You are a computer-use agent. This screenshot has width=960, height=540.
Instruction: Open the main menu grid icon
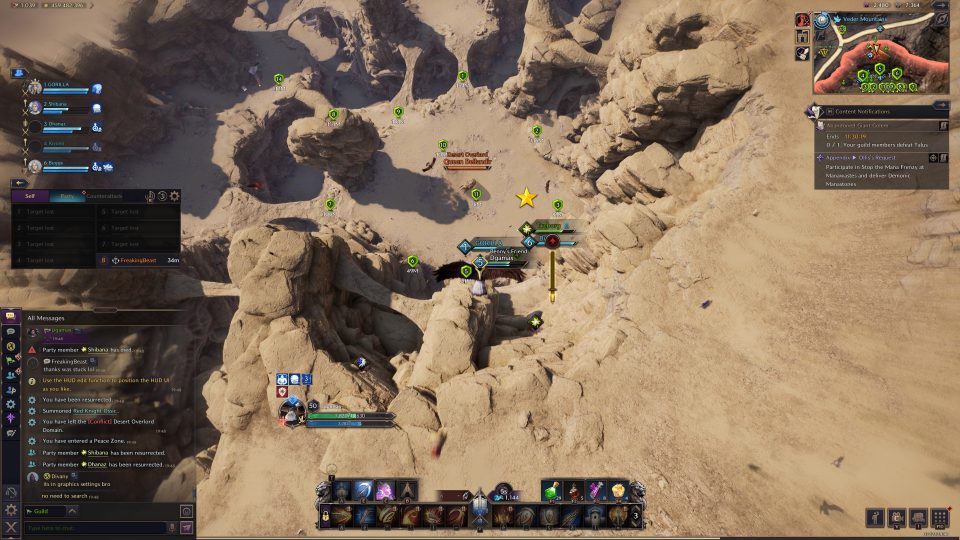point(939,517)
